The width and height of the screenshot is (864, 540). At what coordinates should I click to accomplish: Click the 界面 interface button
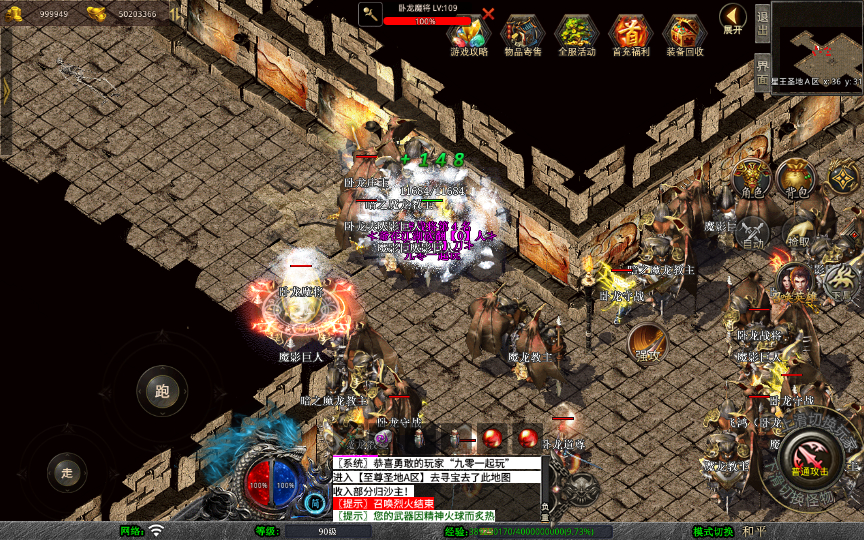[761, 71]
